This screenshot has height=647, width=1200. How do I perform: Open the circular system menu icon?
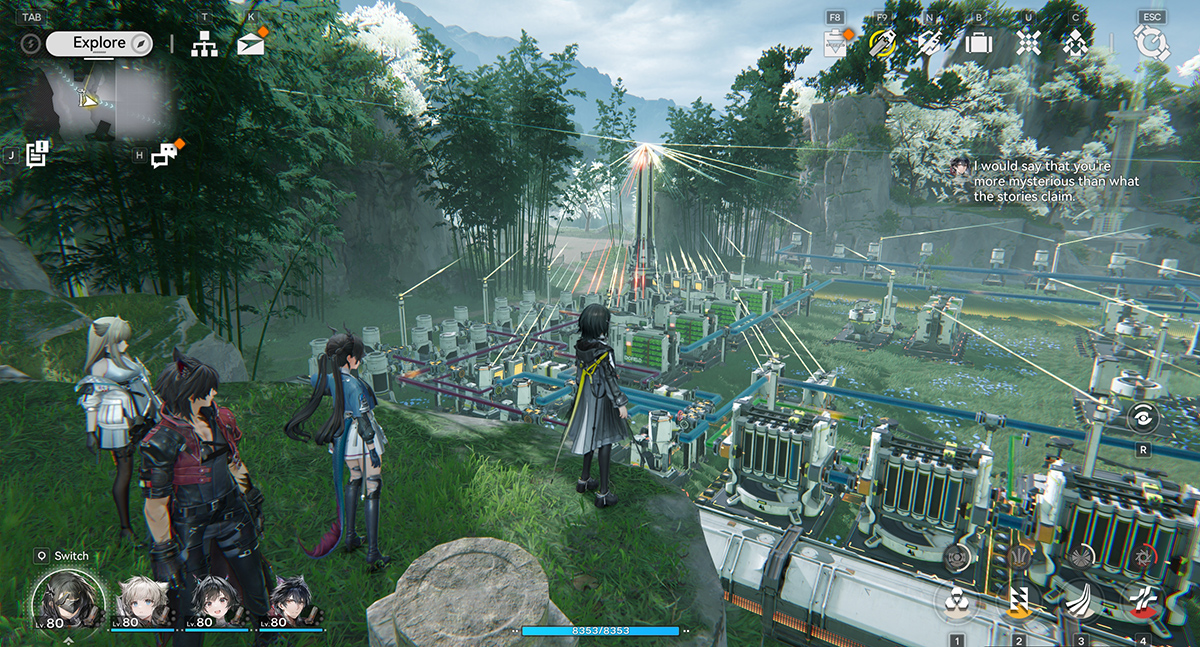1152,43
